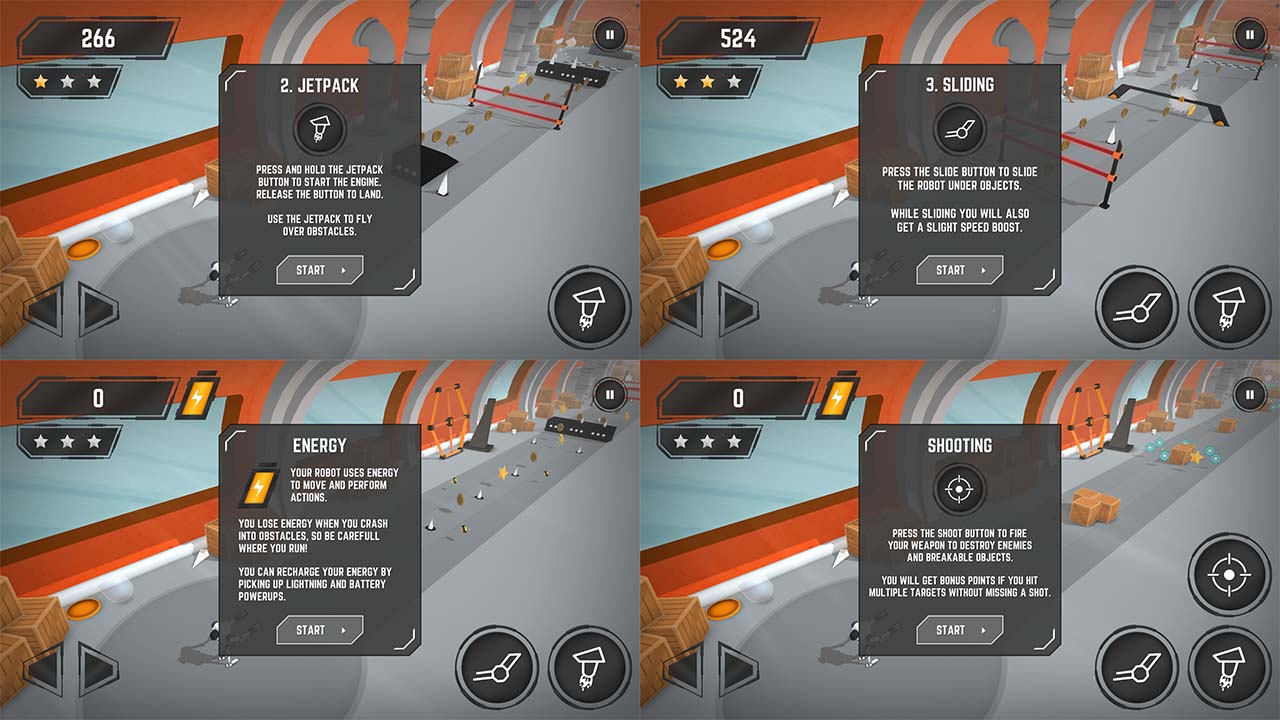Click the slide button in the Shooting tutorial controls
1280x720 pixels.
click(1135, 666)
